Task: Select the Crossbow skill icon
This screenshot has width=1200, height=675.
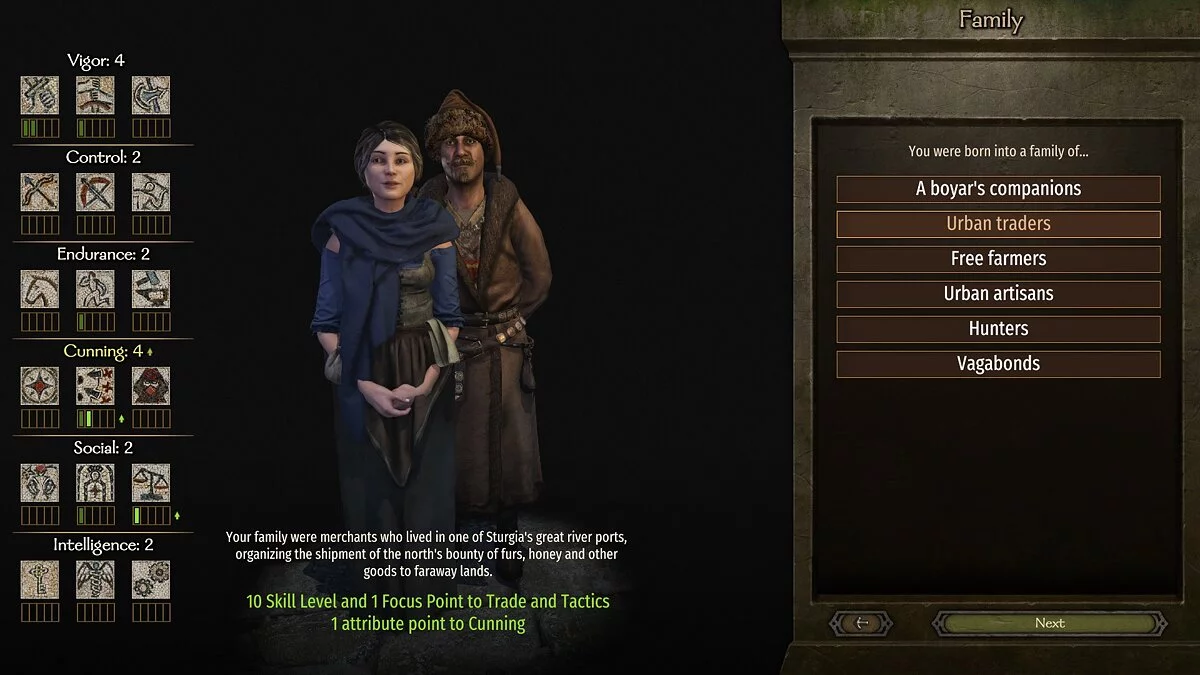Action: [96, 192]
